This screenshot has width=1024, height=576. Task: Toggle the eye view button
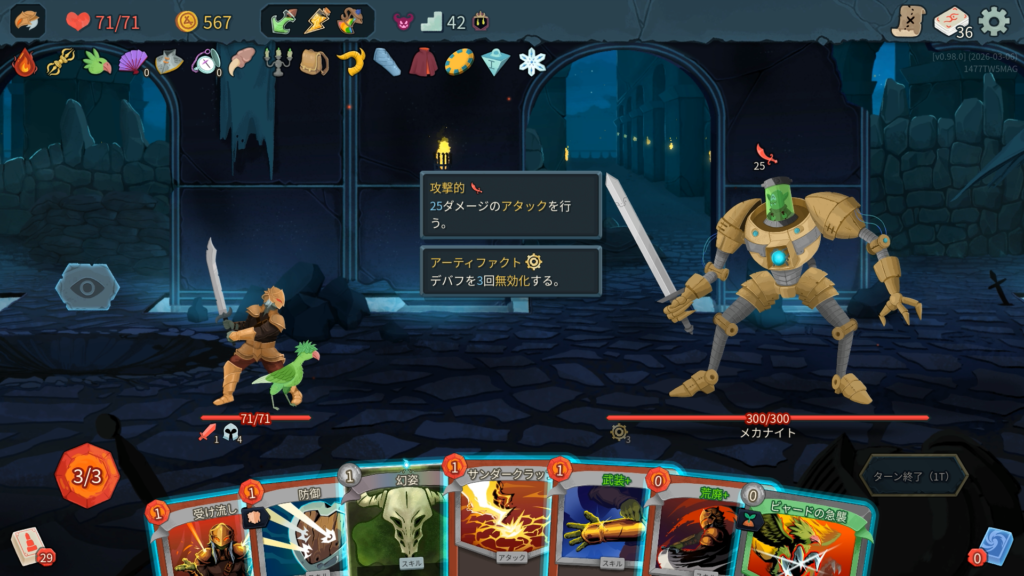tap(87, 288)
